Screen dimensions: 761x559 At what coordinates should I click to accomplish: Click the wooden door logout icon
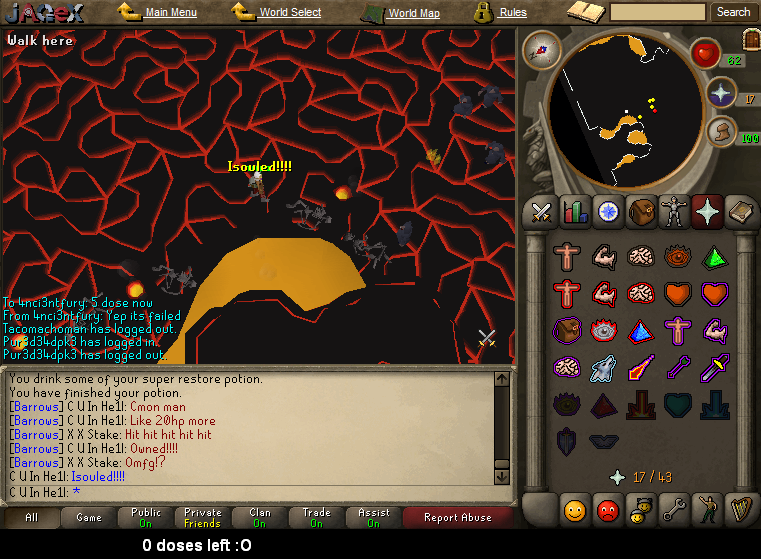[750, 39]
